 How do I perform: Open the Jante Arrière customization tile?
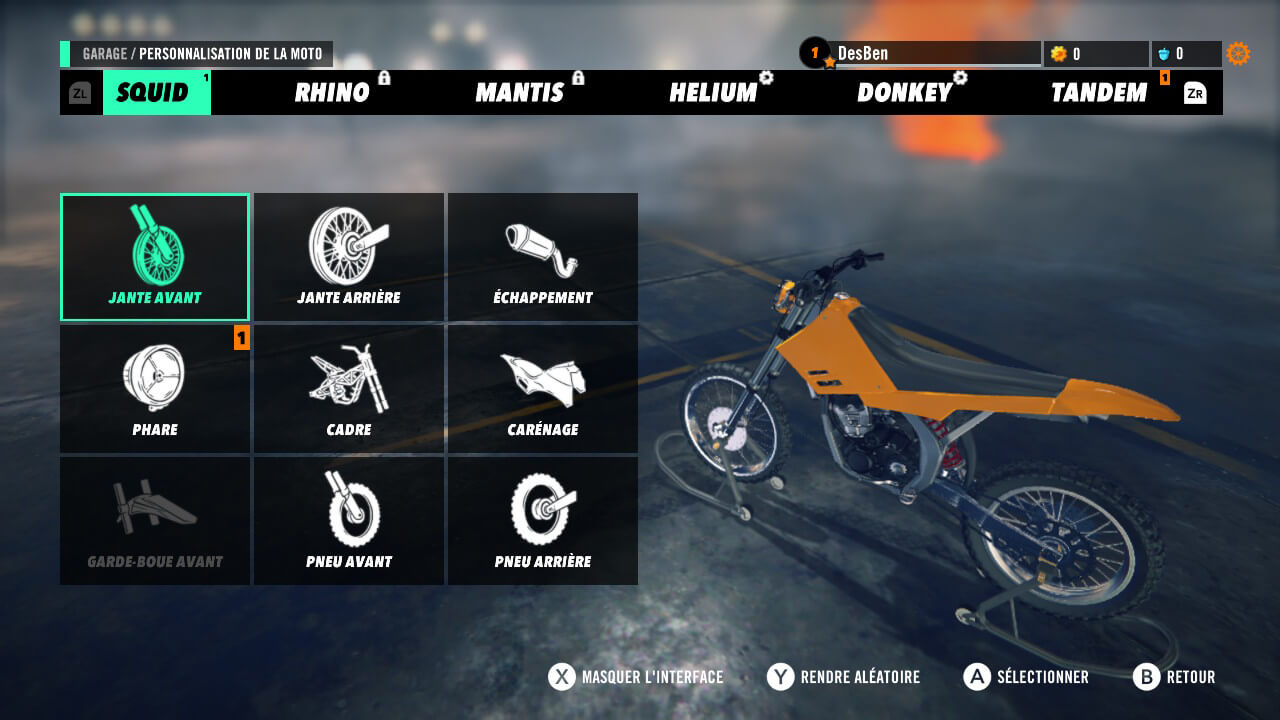click(349, 257)
